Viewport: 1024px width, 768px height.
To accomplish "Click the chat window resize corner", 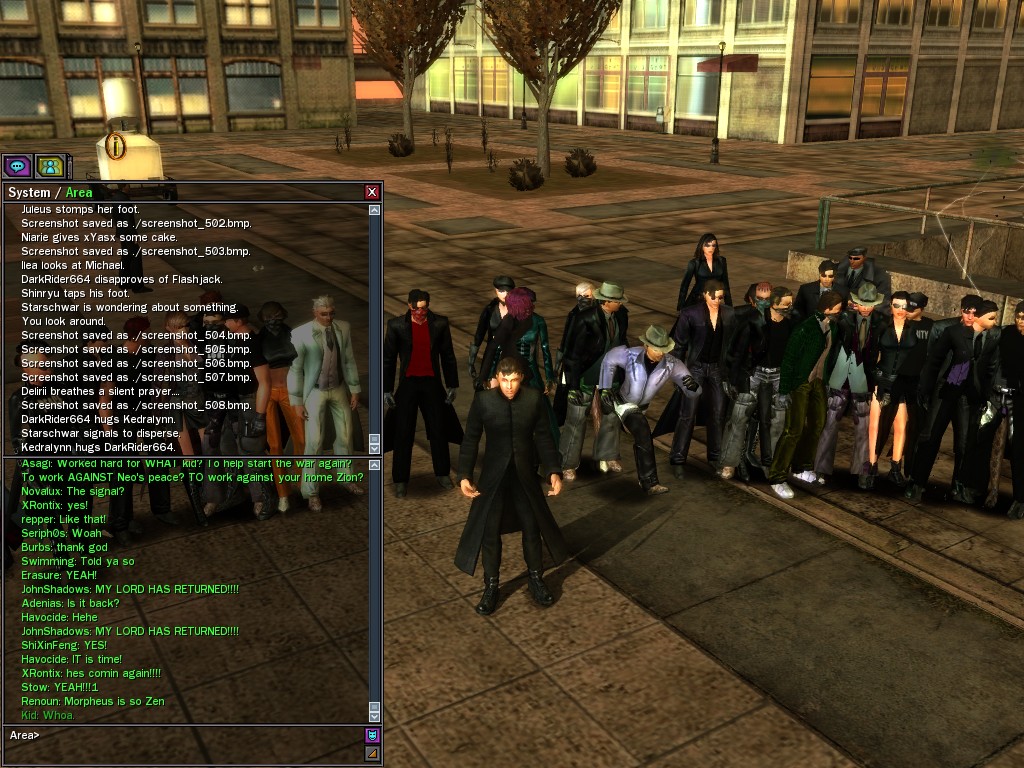I will pos(373,753).
